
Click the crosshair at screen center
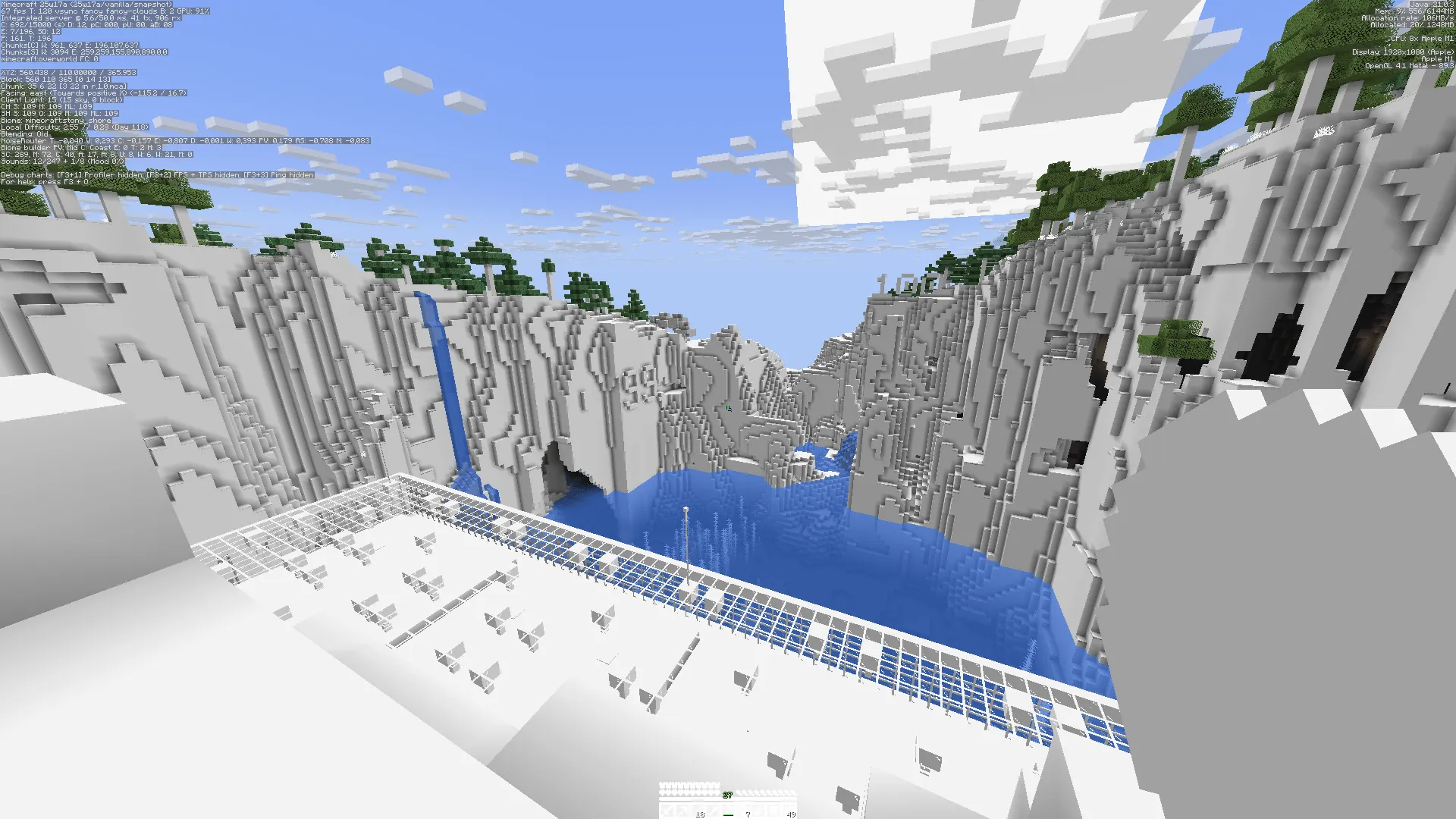click(x=728, y=409)
